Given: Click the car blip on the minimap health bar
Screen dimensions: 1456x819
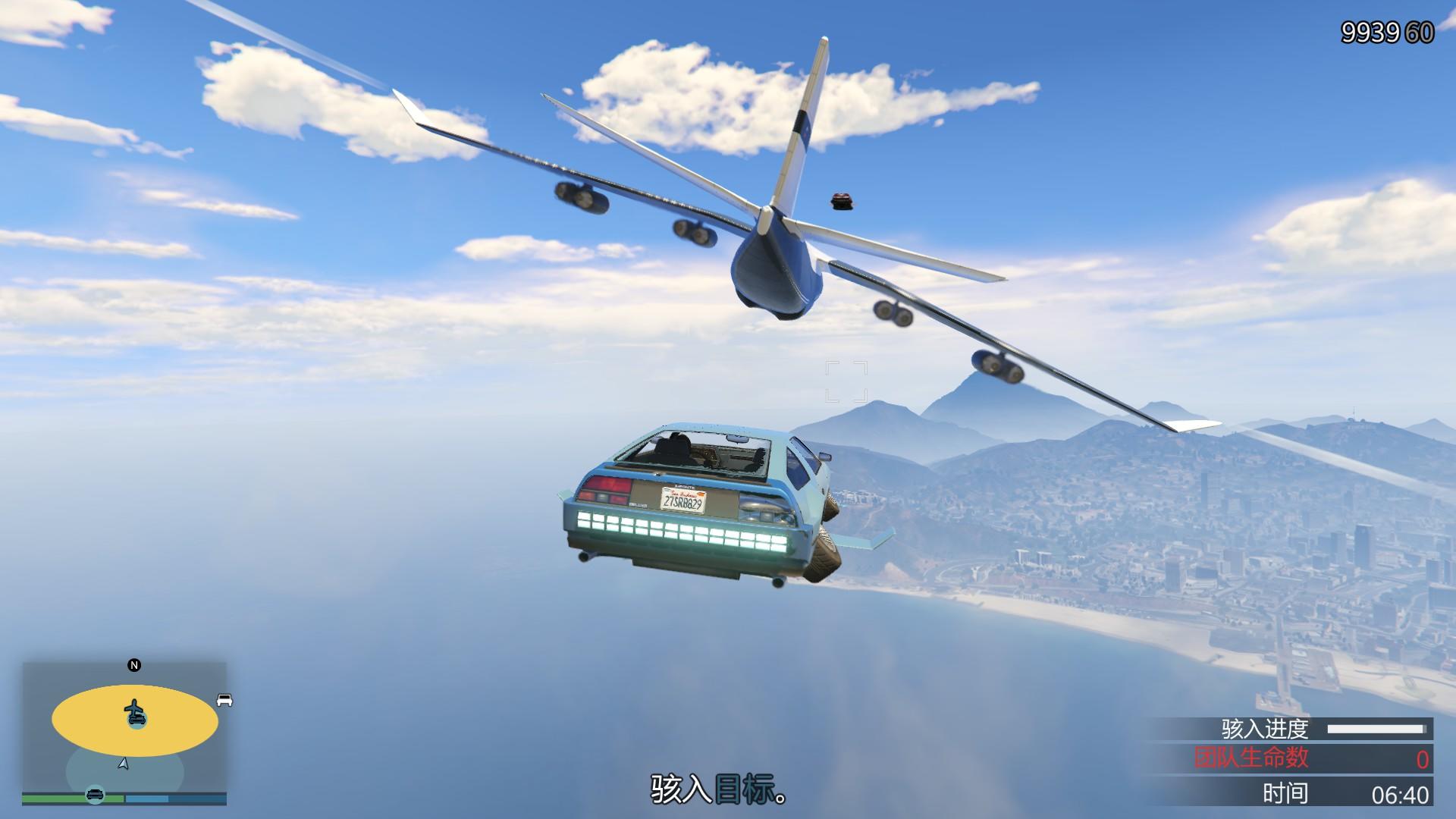Looking at the screenshot, I should (94, 796).
